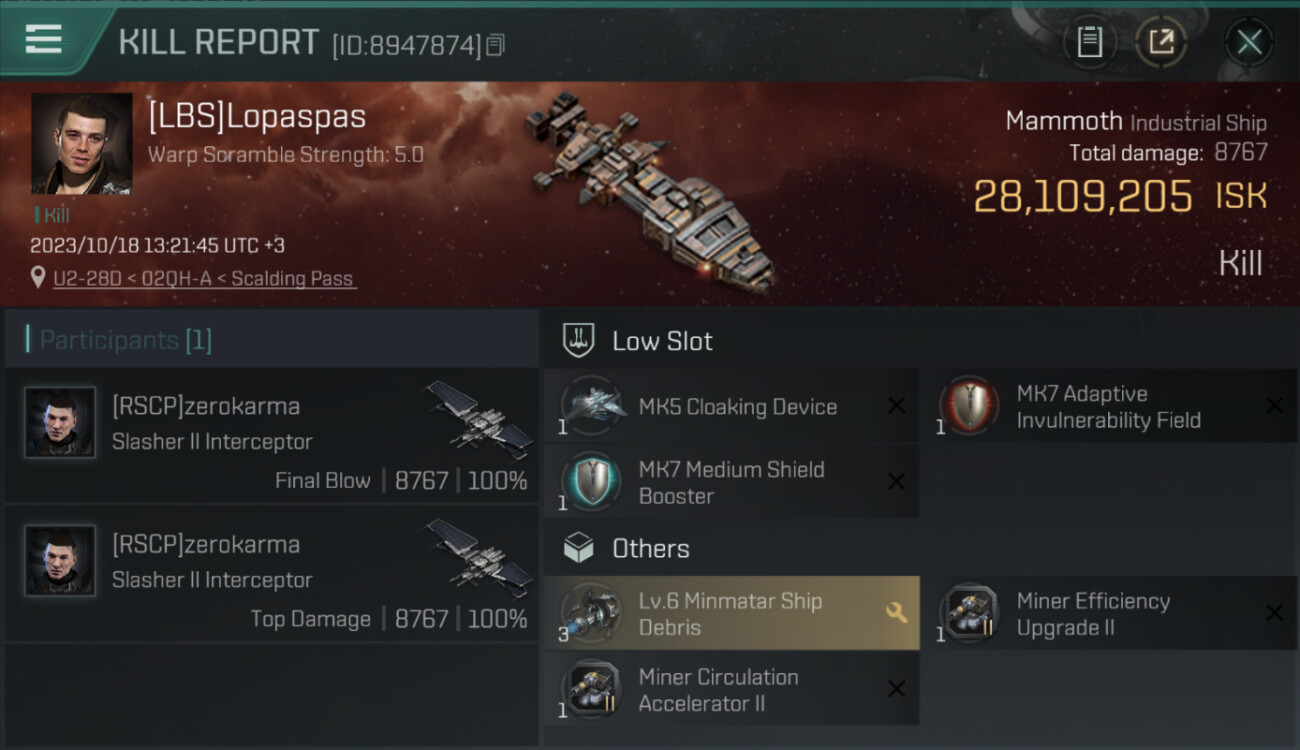1300x750 pixels.
Task: Select the MK5 Cloaking Device item
Action: tap(731, 407)
